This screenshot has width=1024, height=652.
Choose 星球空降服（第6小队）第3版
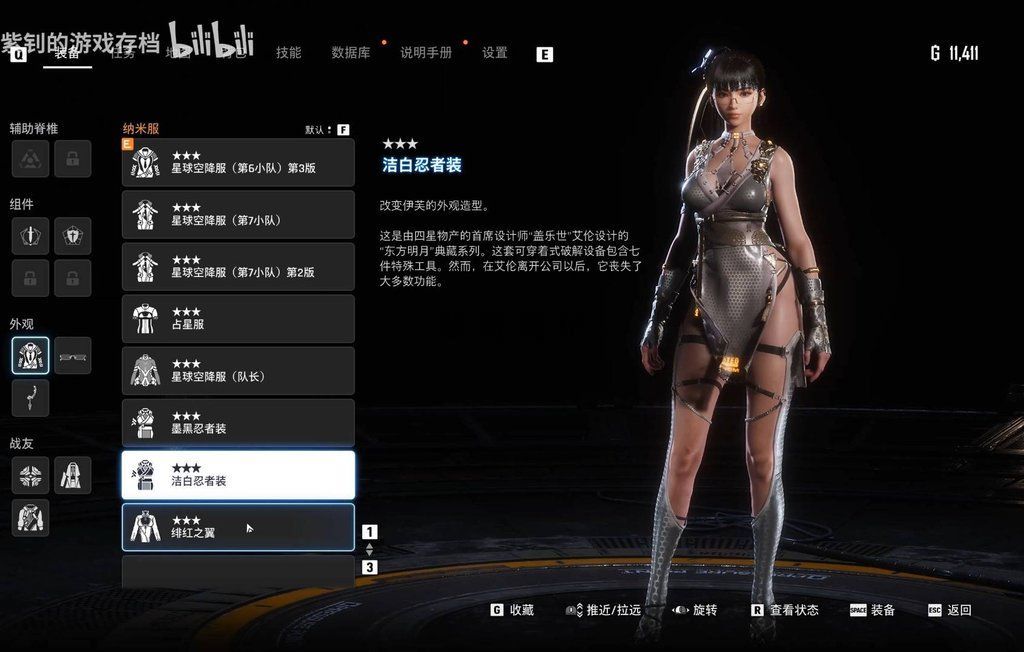[x=238, y=163]
